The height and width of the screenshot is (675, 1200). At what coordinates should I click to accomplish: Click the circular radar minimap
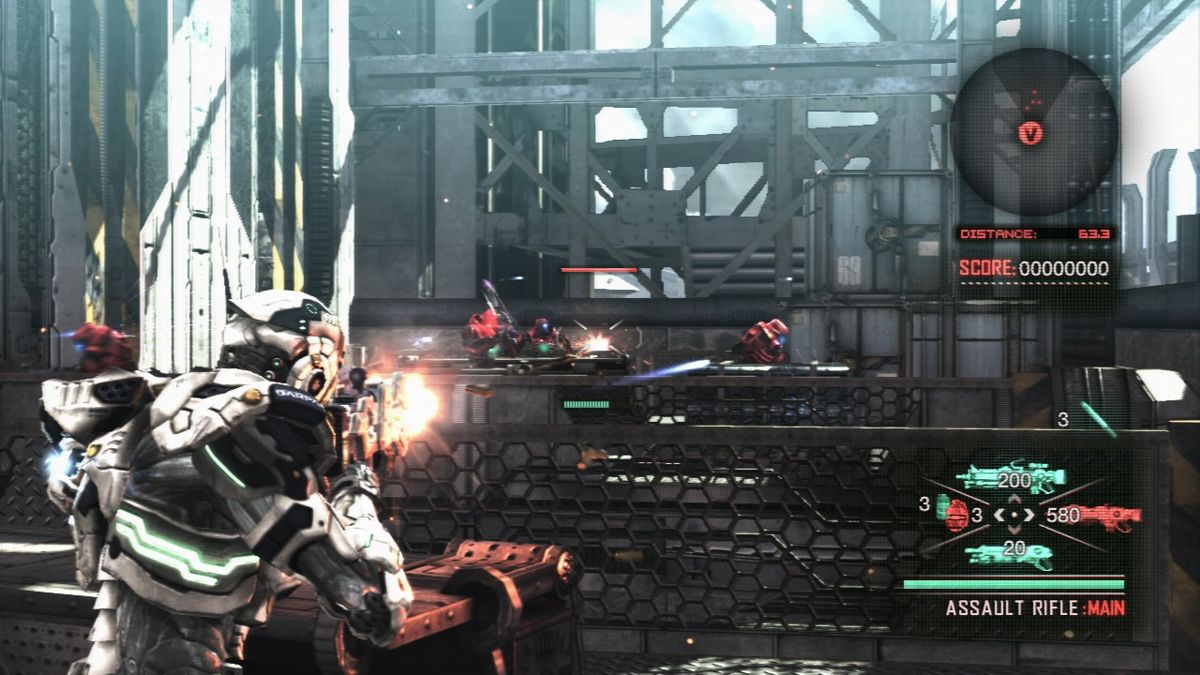(1033, 133)
